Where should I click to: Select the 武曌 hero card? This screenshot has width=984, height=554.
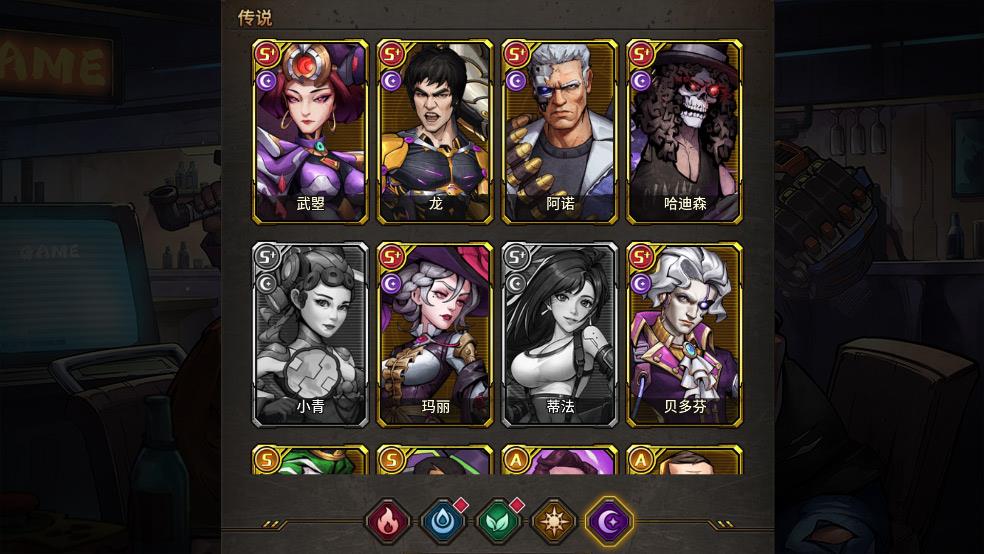pos(311,132)
